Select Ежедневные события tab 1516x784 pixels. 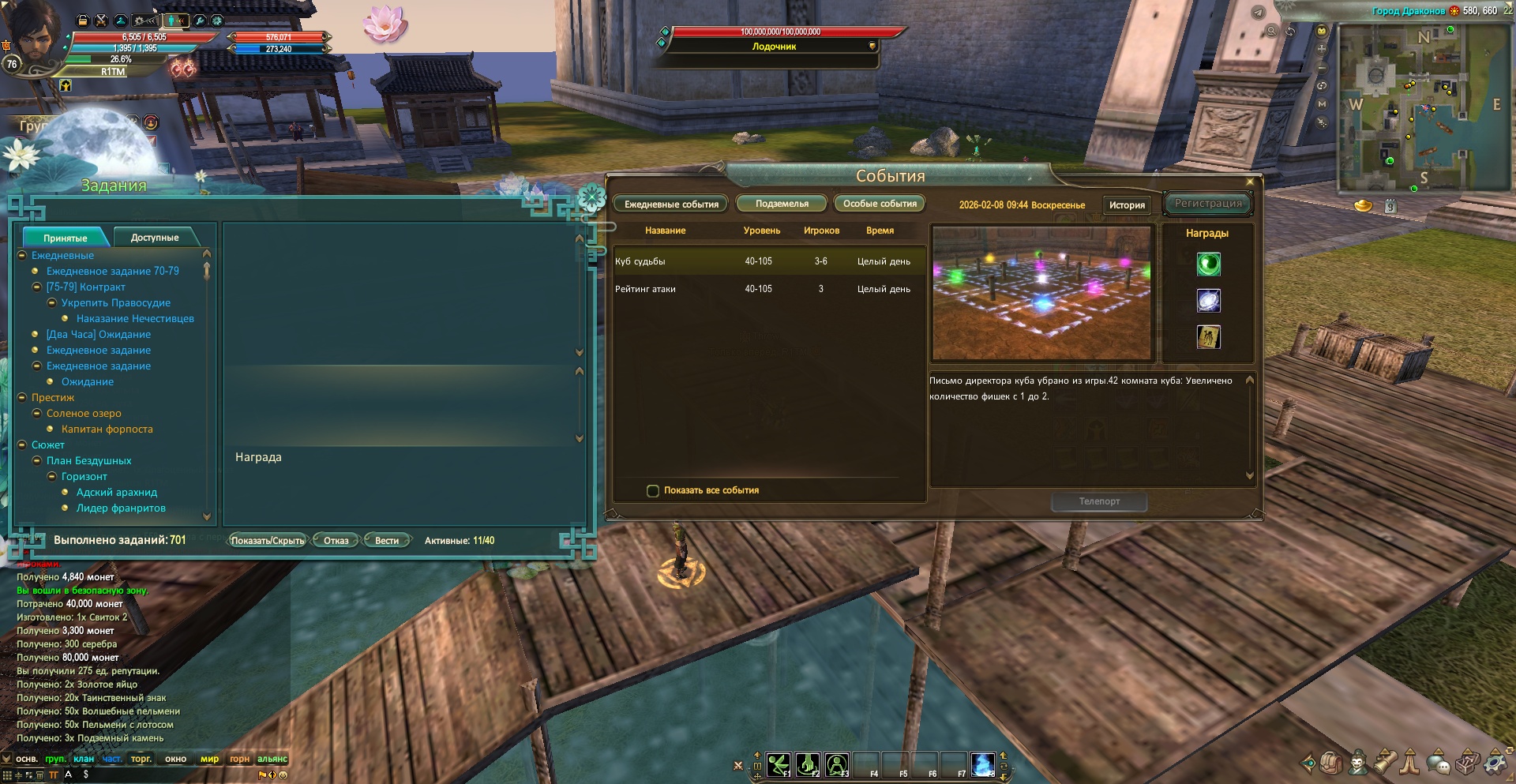coord(671,204)
